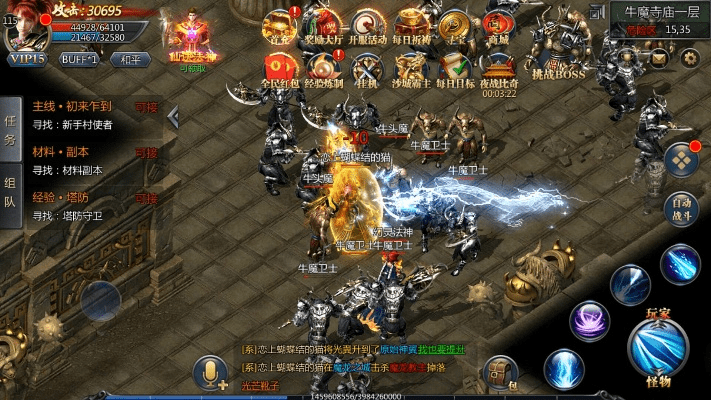
Task: Switch to the 组队 team tab
Action: tap(10, 192)
